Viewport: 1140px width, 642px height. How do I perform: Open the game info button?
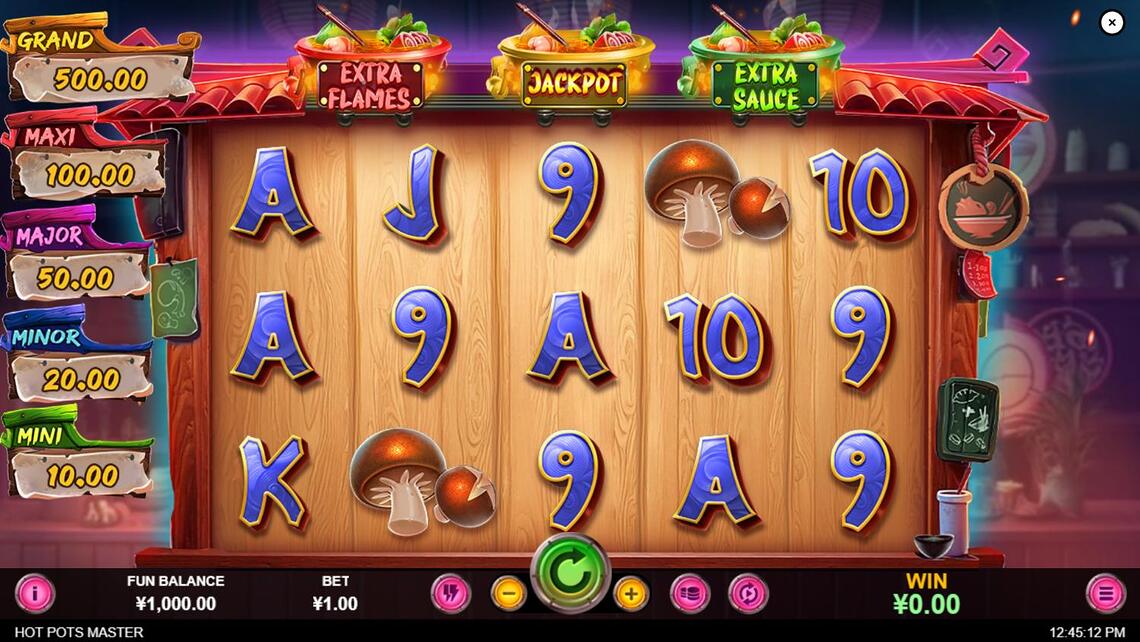(x=35, y=594)
